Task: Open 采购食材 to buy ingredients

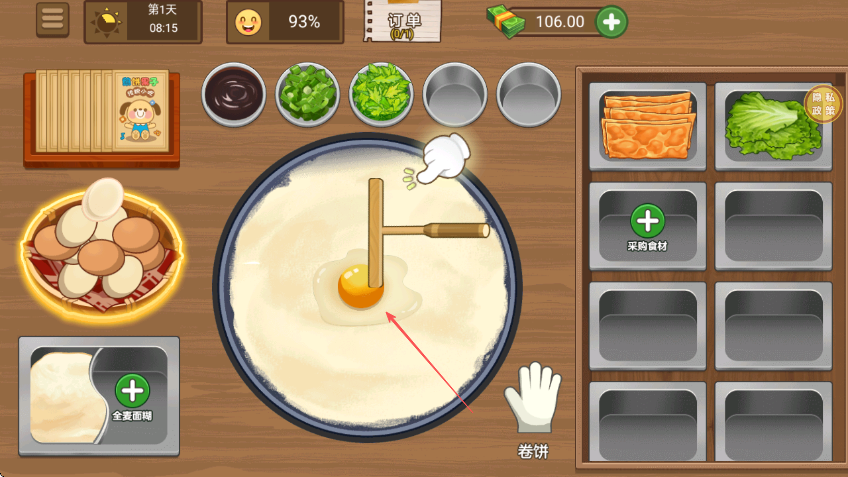Action: 647,225
